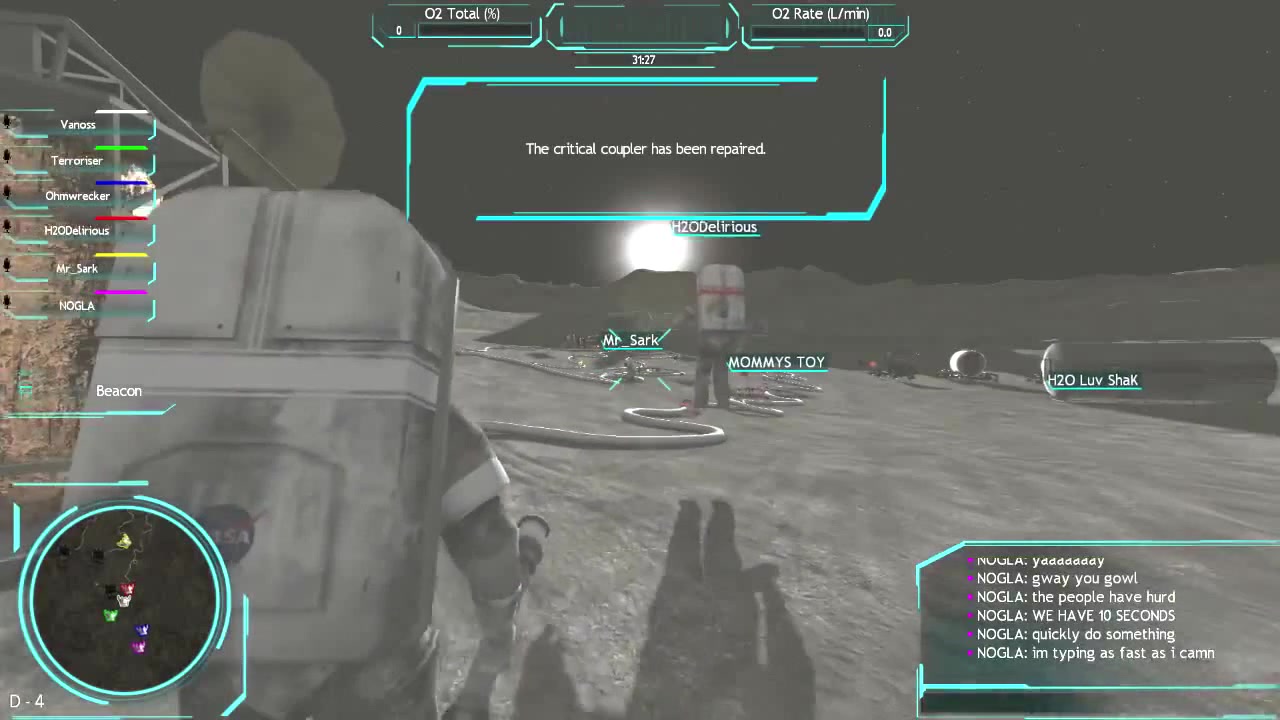Click the H2O Luv ShaK base label
Image resolution: width=1280 pixels, height=720 pixels.
coord(1092,380)
